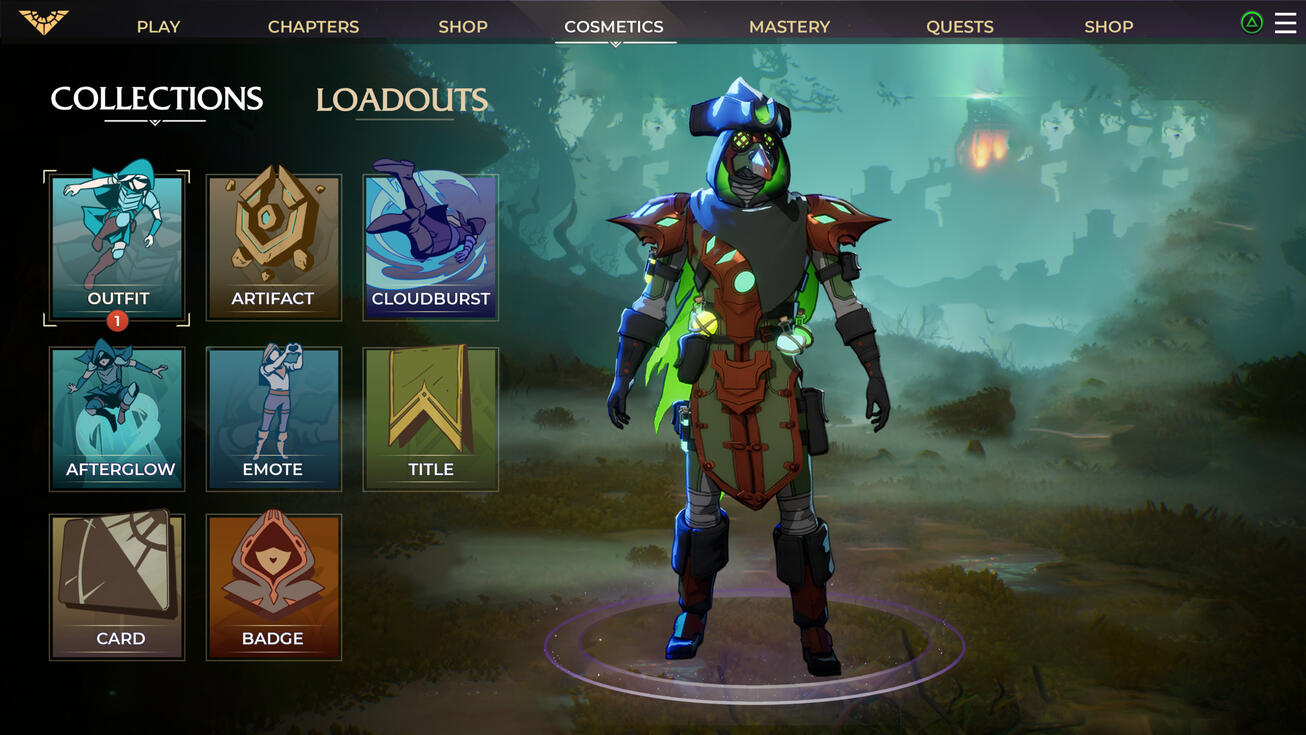Show the Collections section

click(157, 99)
